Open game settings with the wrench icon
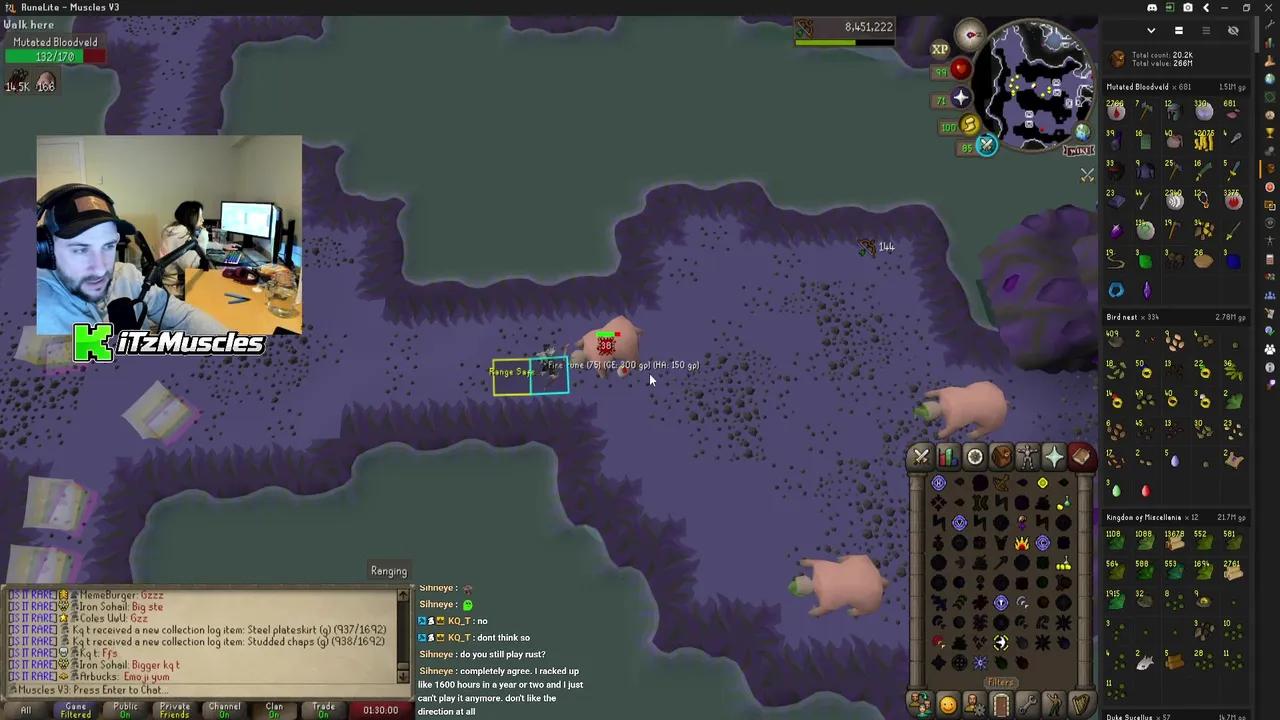The height and width of the screenshot is (720, 1280). click(x=1027, y=705)
